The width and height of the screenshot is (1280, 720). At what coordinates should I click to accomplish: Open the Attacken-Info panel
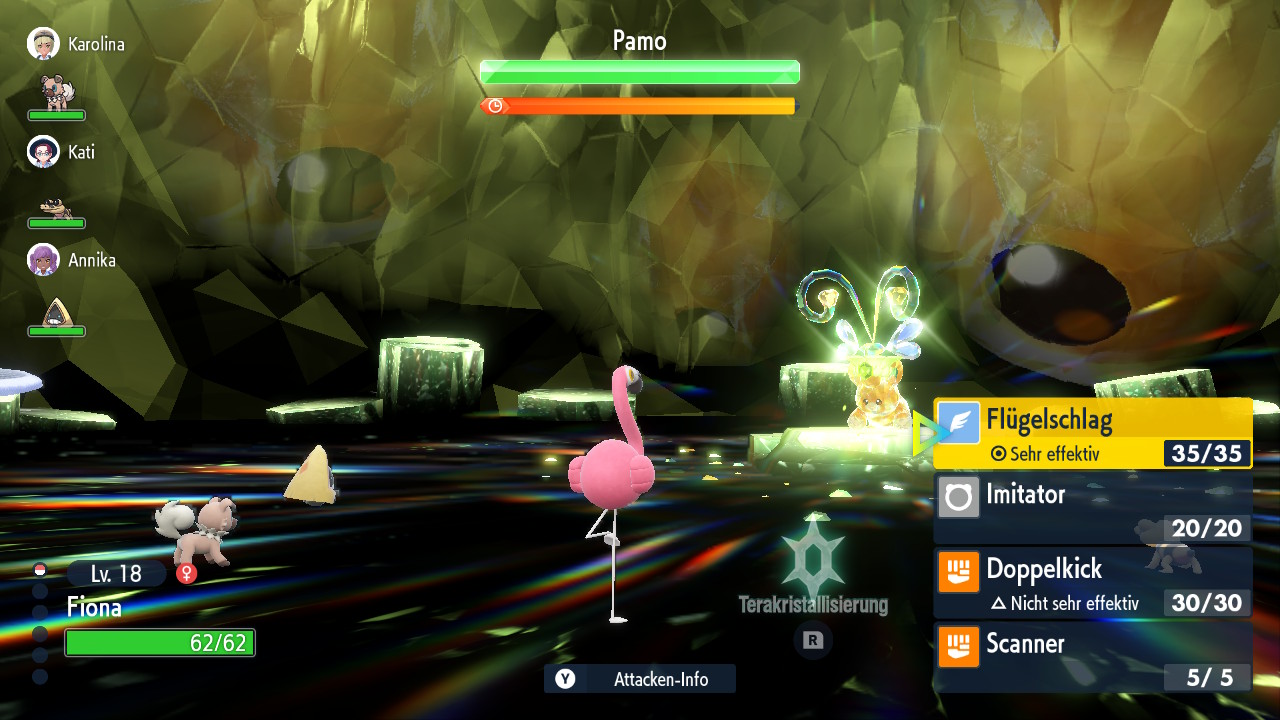(x=640, y=679)
